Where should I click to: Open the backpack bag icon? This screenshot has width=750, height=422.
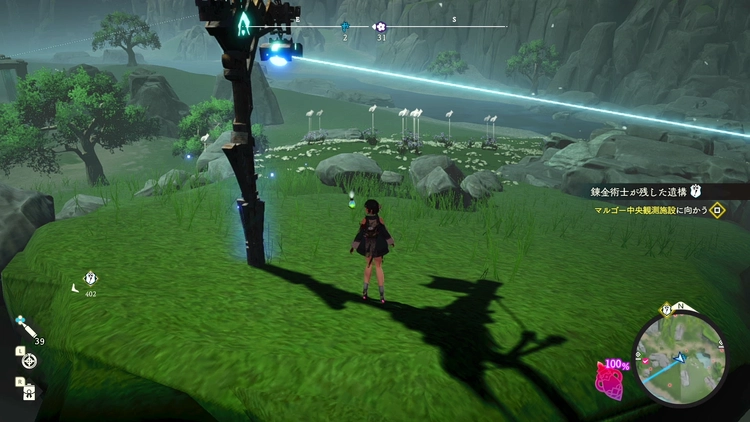(x=29, y=390)
